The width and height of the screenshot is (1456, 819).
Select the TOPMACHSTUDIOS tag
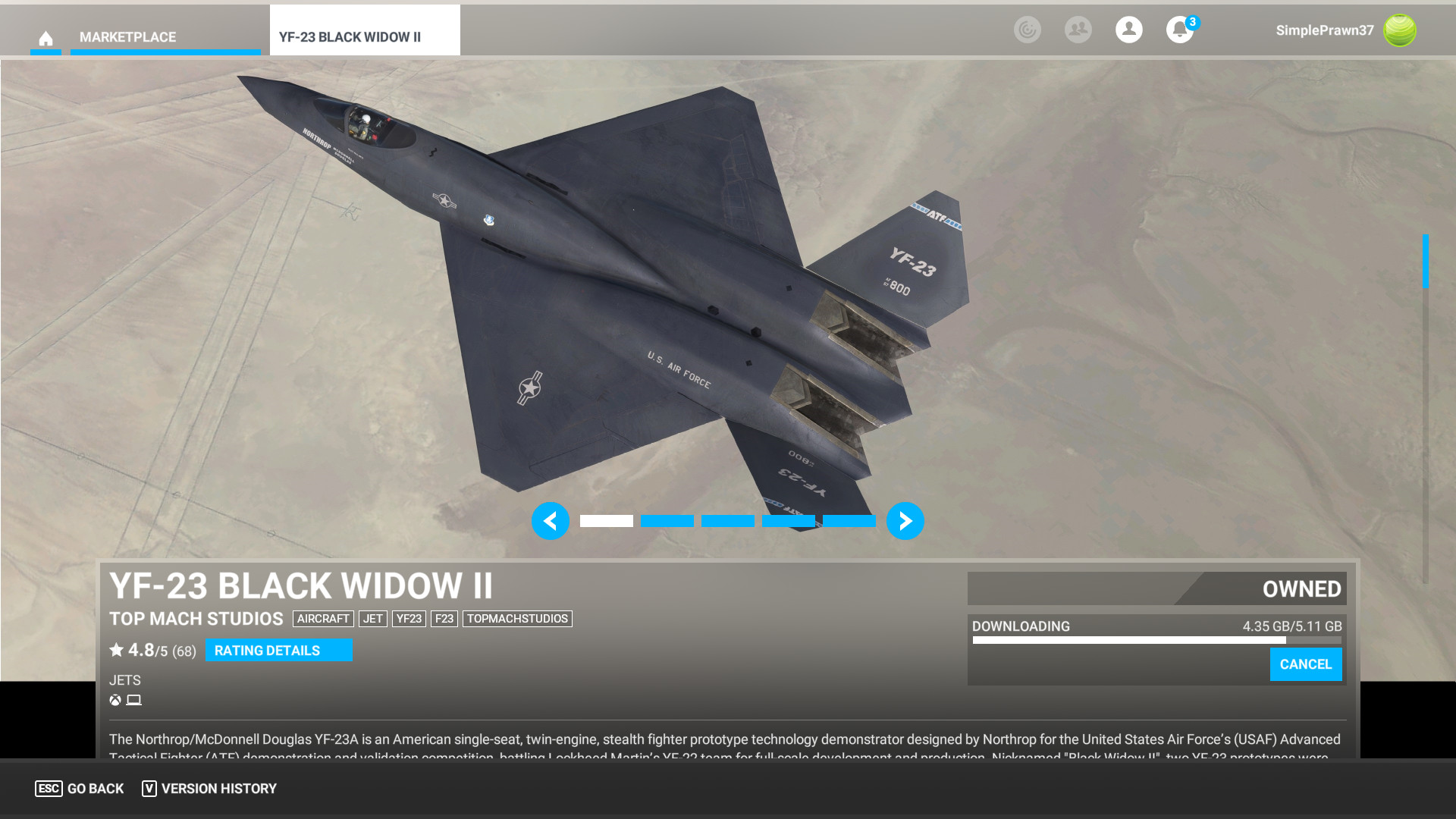click(517, 619)
